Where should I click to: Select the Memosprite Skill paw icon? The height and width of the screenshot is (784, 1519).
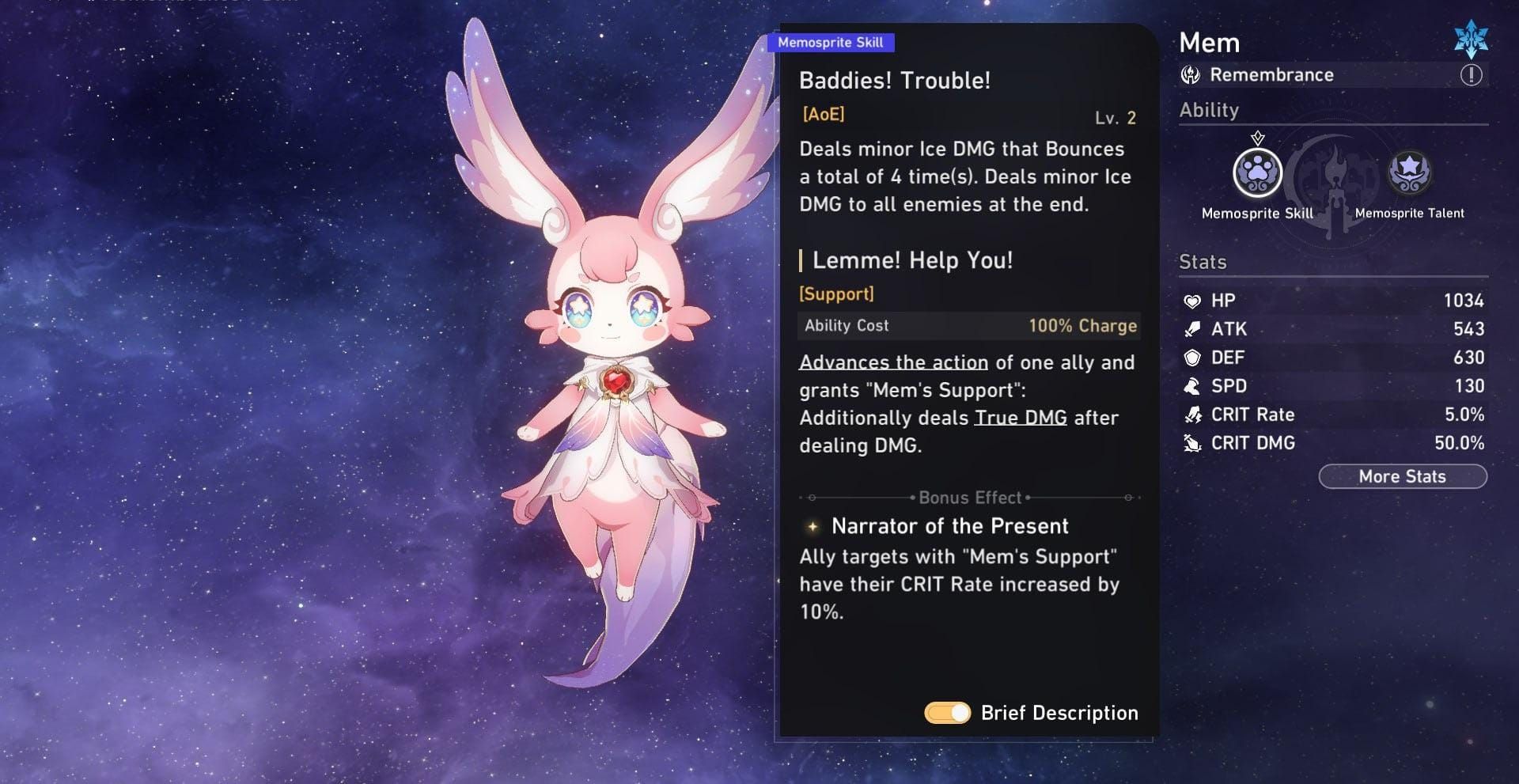(x=1257, y=172)
